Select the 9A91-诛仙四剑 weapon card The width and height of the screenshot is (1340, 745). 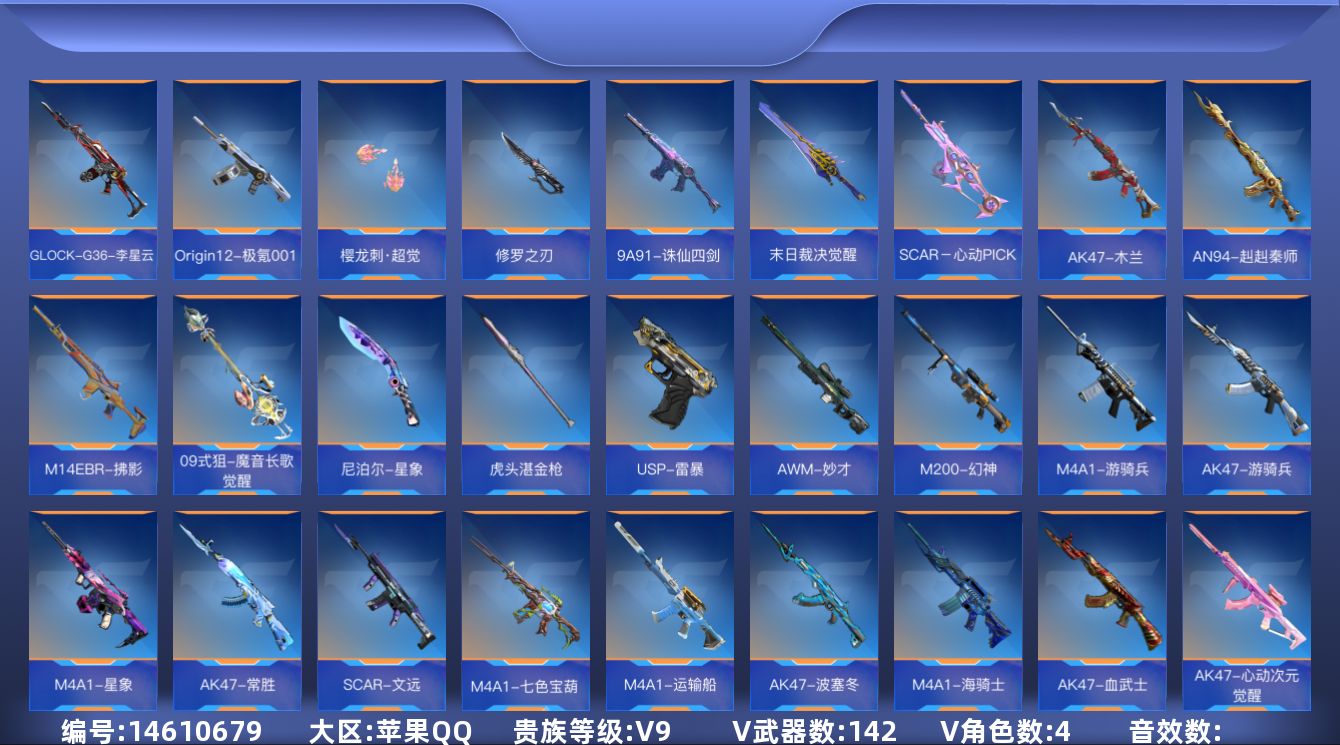pos(669,177)
